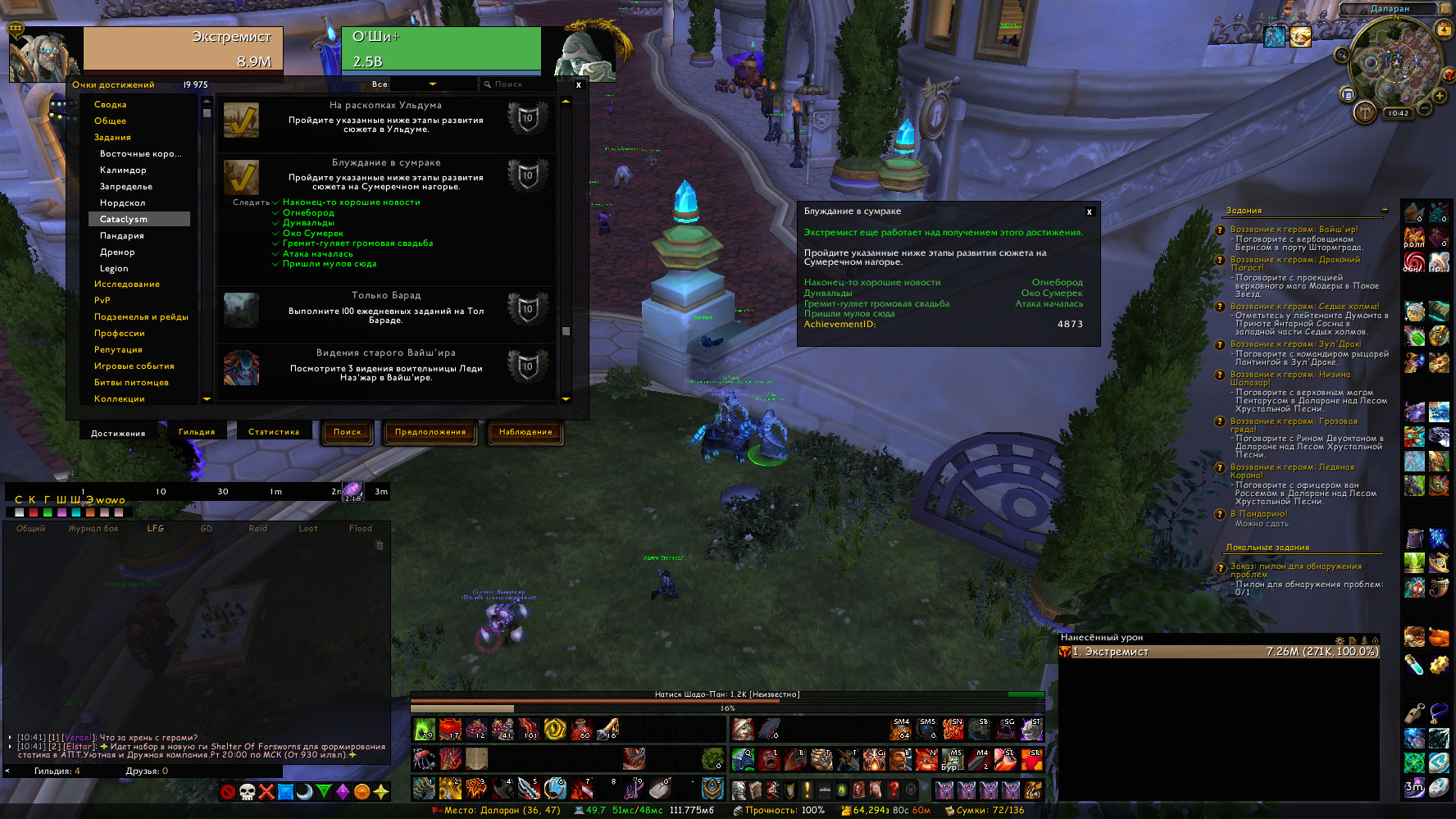Select the Репутация category
The height and width of the screenshot is (819, 1456).
click(x=118, y=349)
